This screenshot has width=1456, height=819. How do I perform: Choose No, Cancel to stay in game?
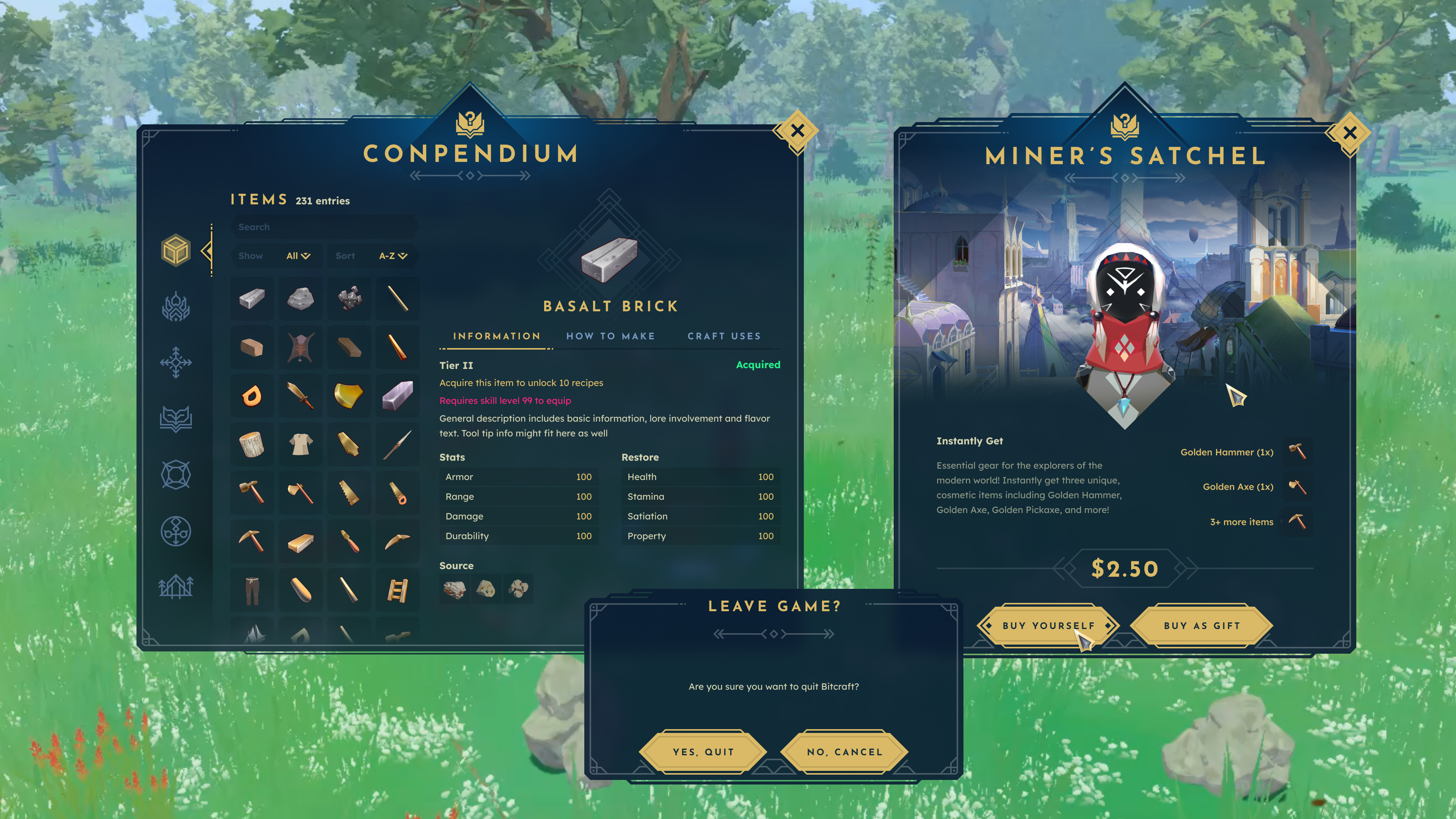pos(844,752)
